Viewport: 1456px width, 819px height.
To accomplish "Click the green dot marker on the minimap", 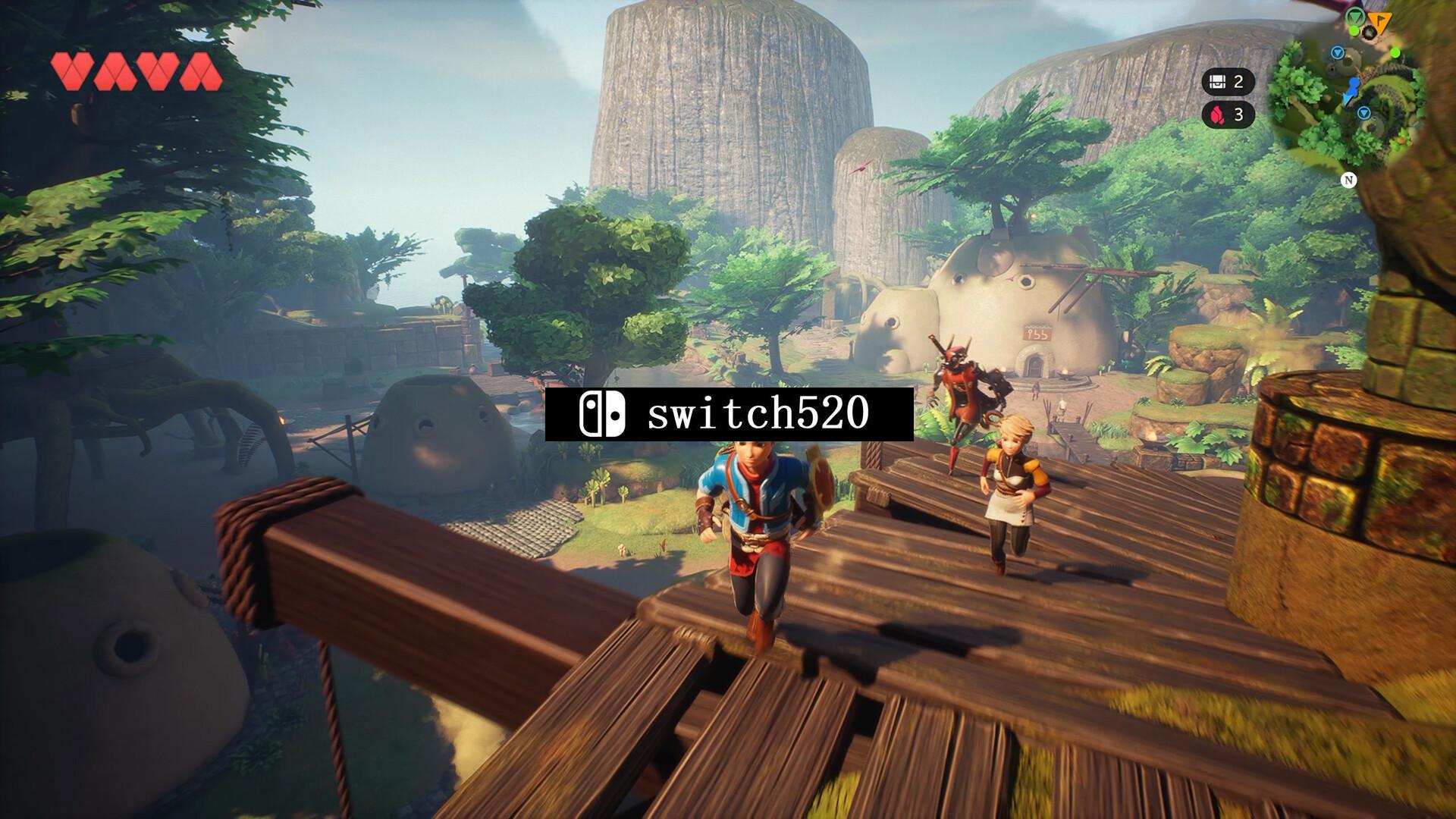I will pyautogui.click(x=1395, y=52).
